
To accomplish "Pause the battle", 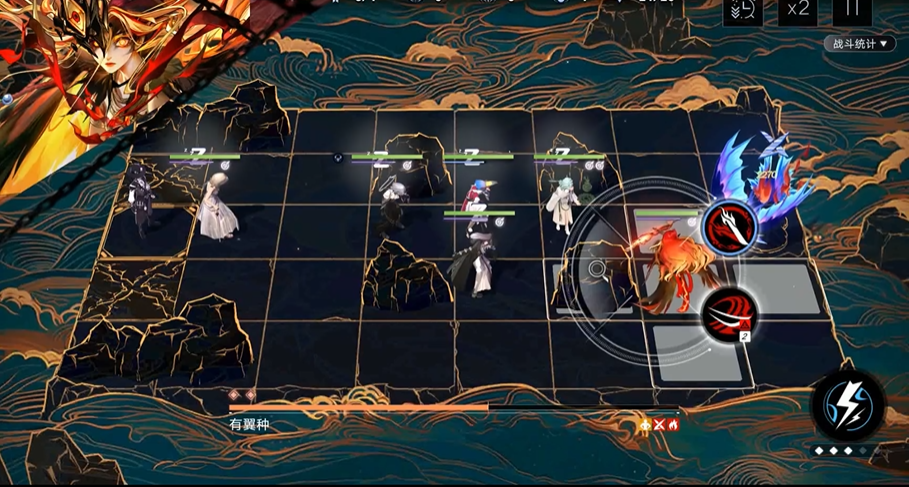I will pyautogui.click(x=852, y=10).
